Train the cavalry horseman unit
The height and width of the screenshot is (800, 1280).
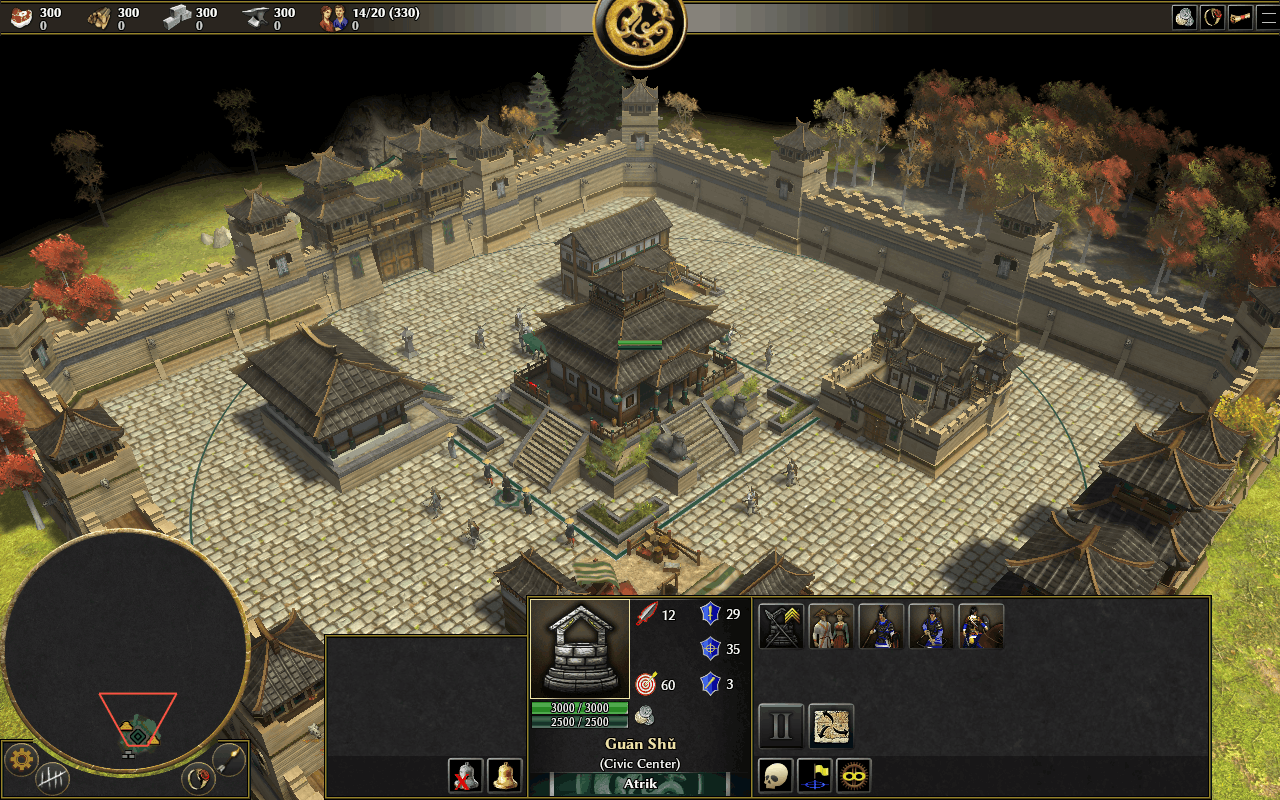[981, 626]
